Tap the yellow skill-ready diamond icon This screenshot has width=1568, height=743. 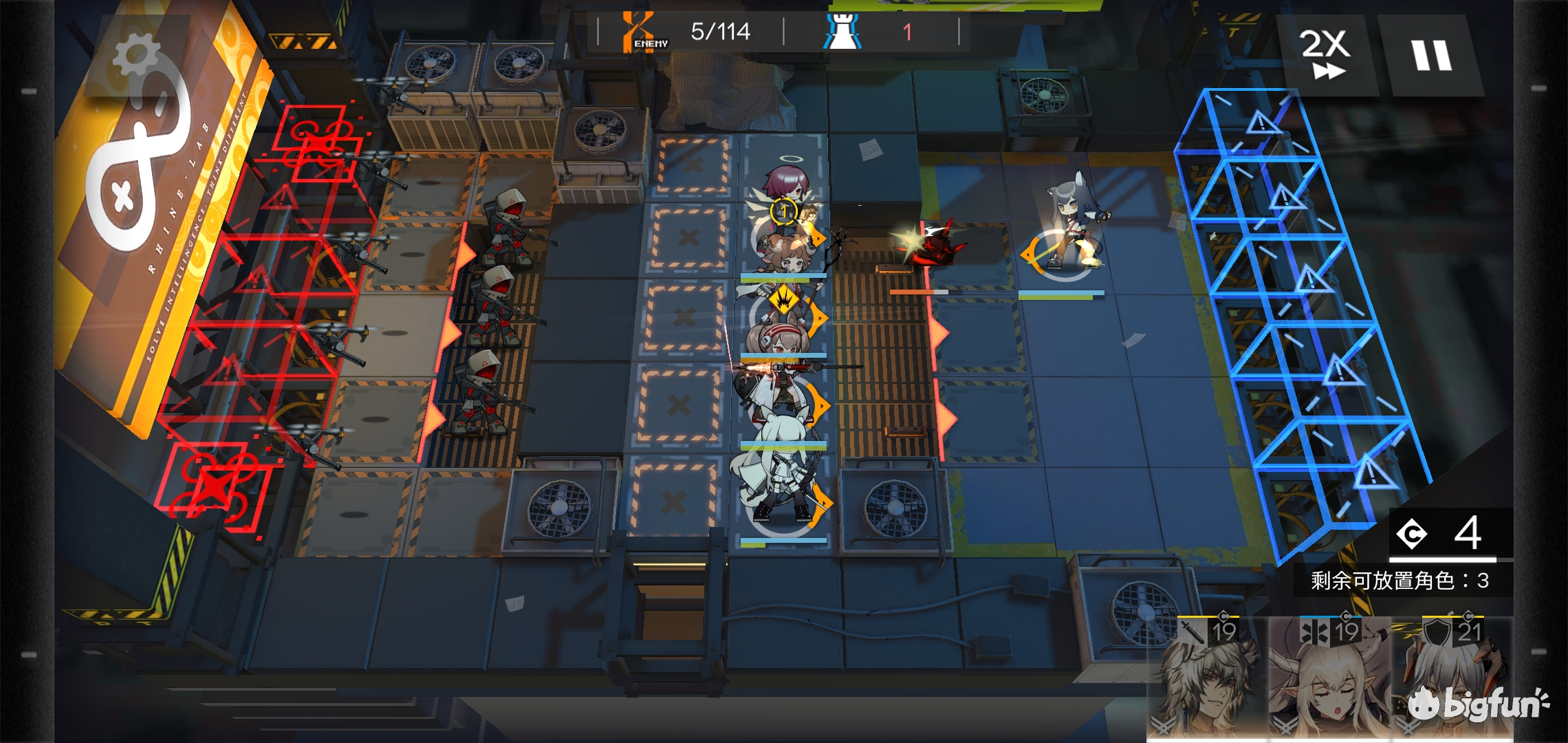click(782, 300)
